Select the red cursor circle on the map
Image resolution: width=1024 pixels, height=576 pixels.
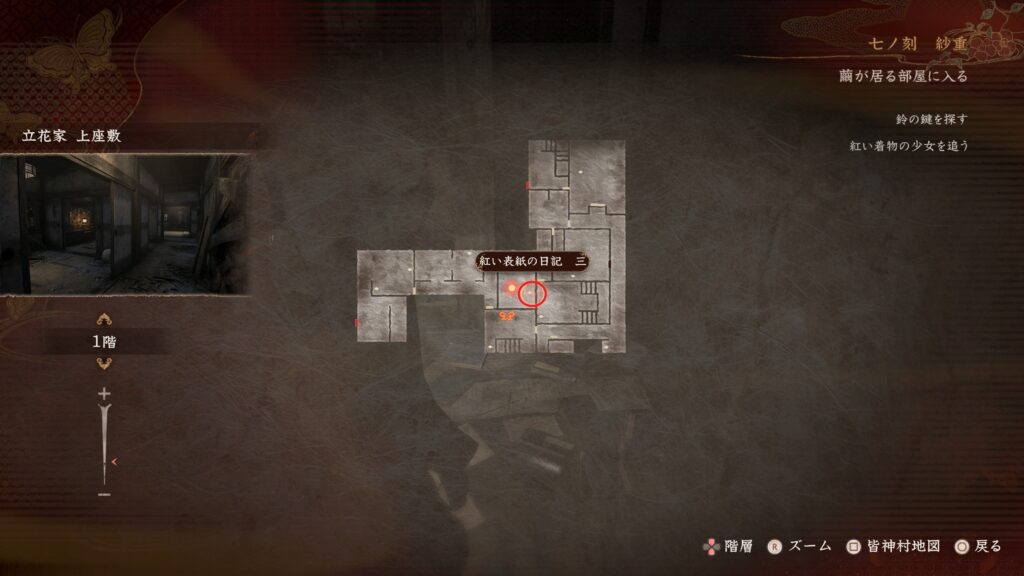tap(533, 293)
